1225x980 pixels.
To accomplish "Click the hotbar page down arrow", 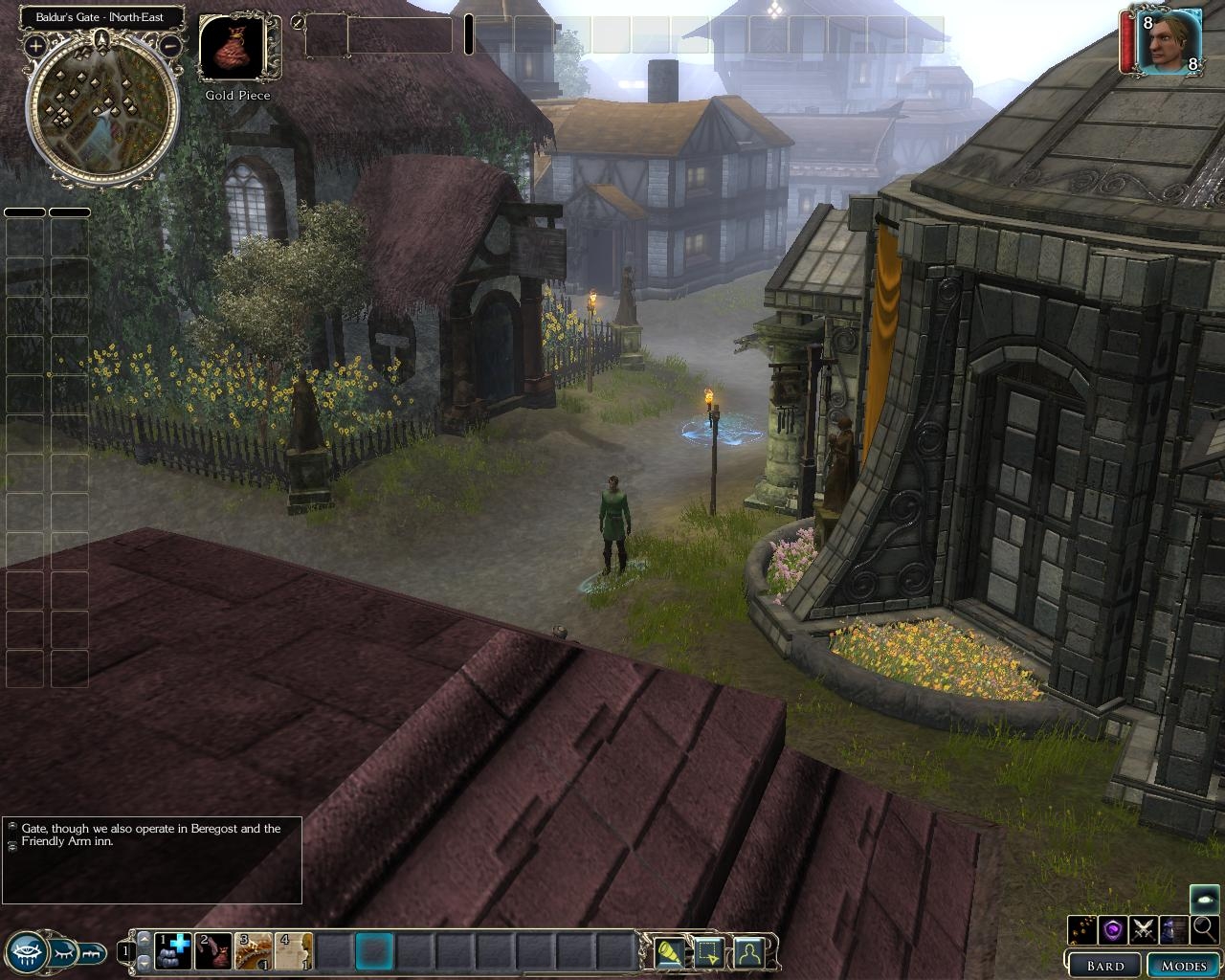I will click(x=145, y=962).
